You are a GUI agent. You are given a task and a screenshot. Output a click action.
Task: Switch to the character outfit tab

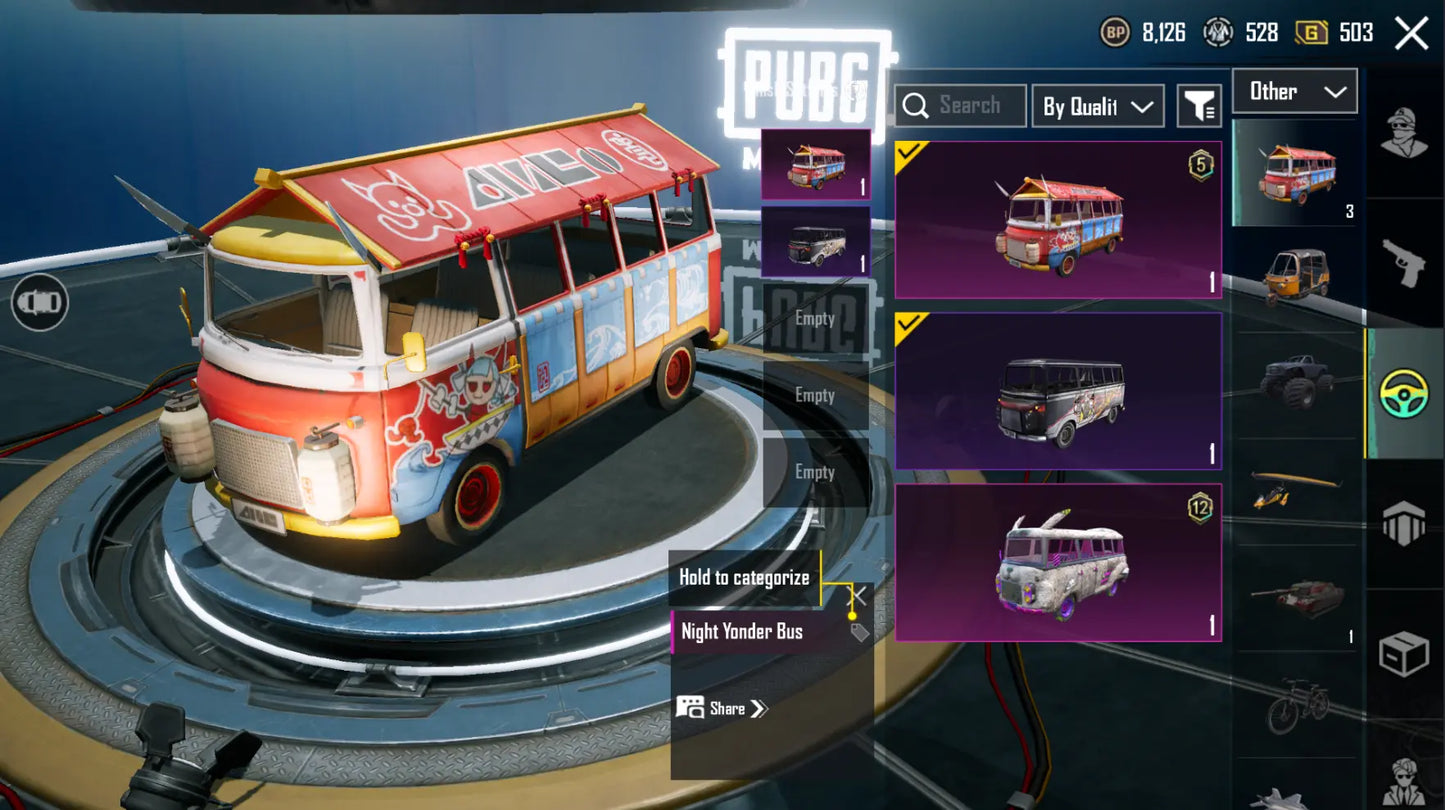click(x=1404, y=132)
